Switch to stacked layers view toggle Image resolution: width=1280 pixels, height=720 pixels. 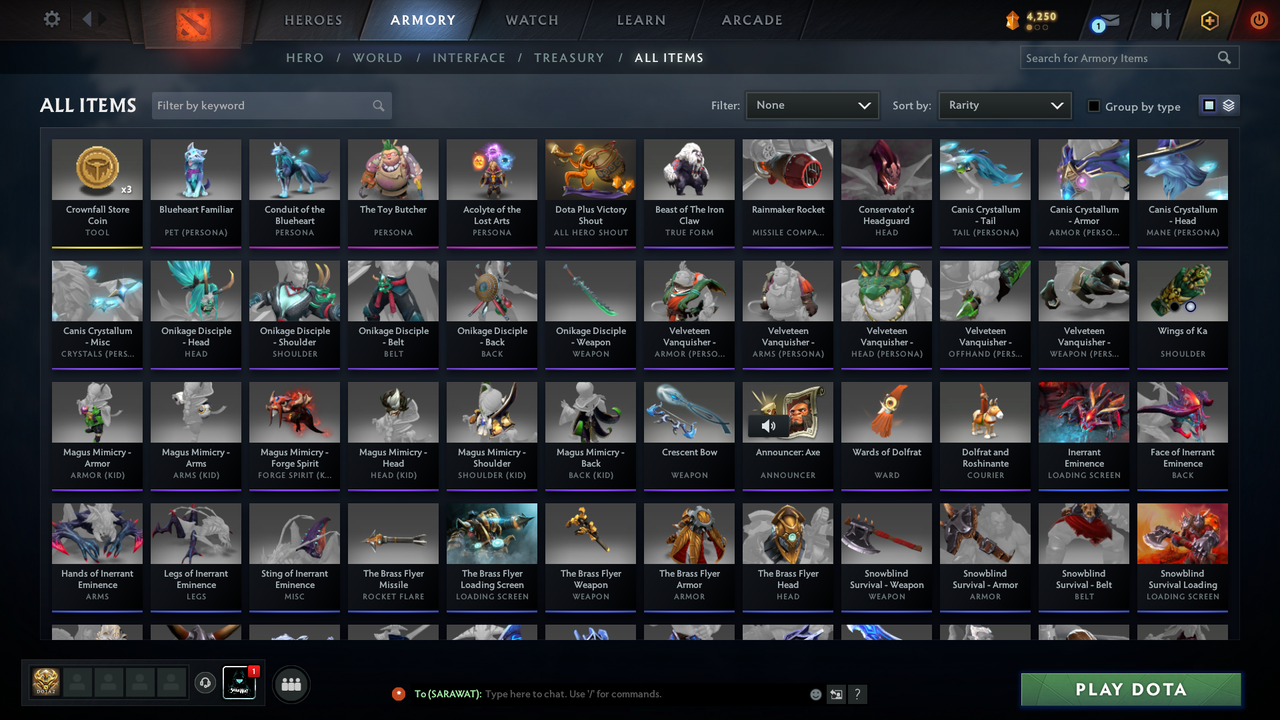pos(1227,105)
